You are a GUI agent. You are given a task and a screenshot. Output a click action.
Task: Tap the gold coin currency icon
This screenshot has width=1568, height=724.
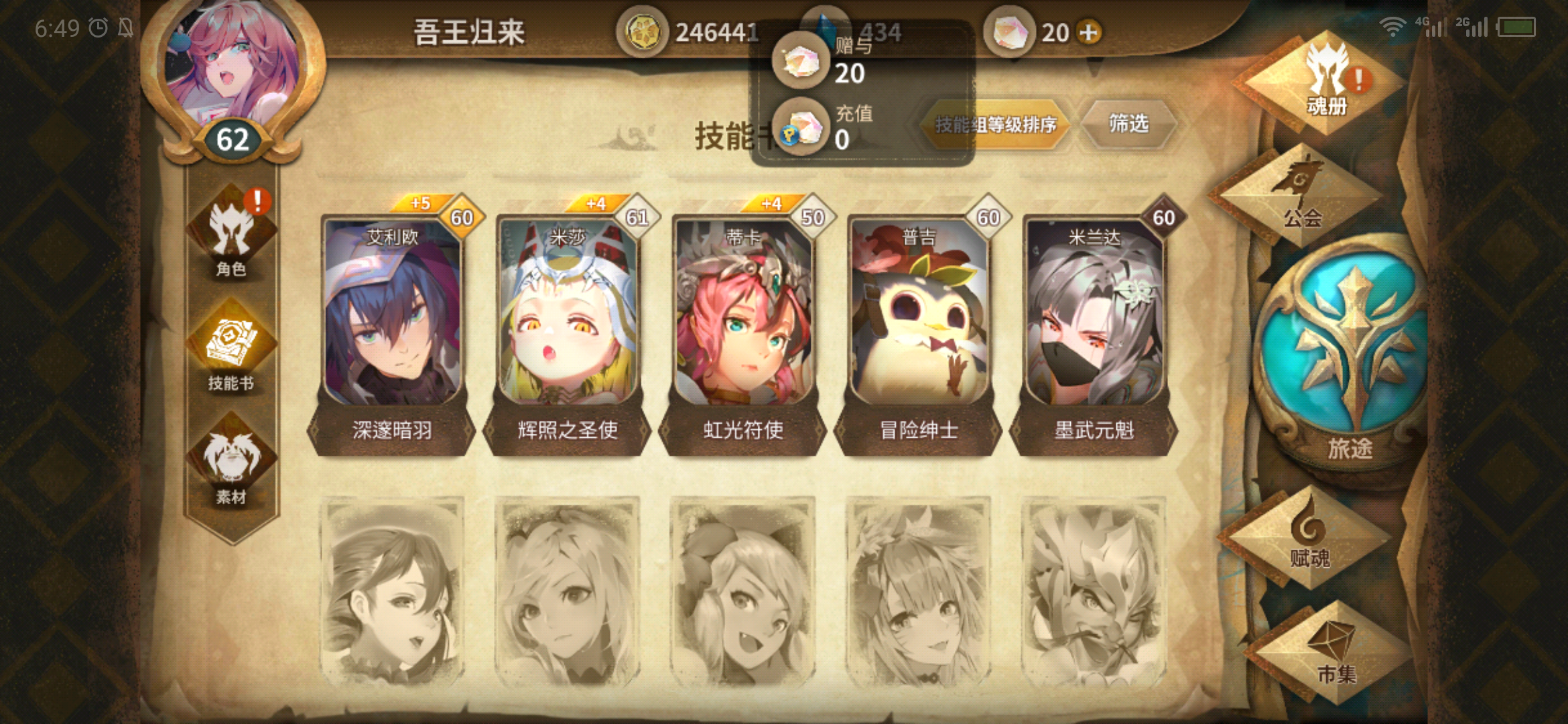click(x=645, y=30)
